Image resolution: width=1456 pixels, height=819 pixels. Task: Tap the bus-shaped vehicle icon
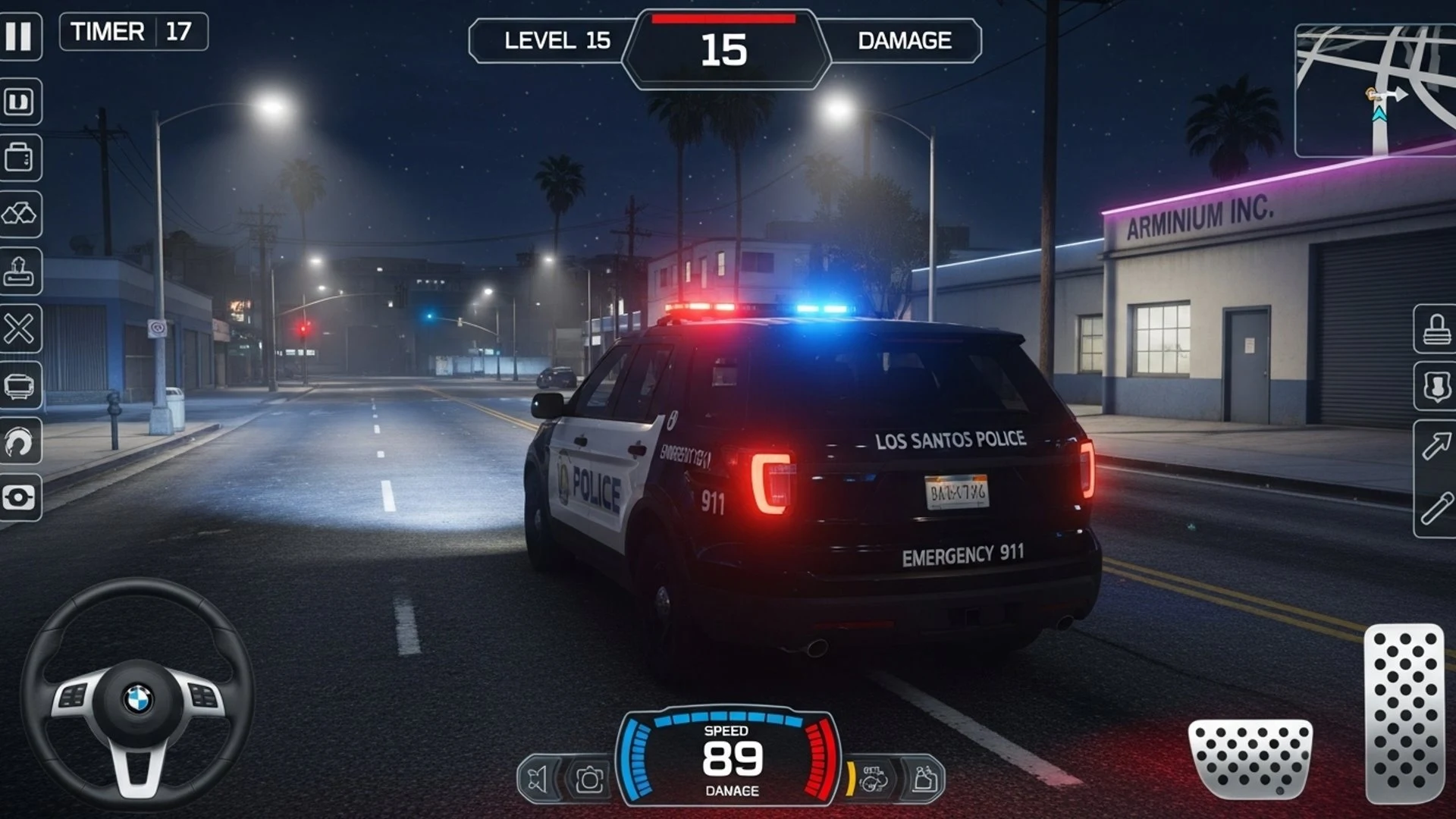pos(19,386)
